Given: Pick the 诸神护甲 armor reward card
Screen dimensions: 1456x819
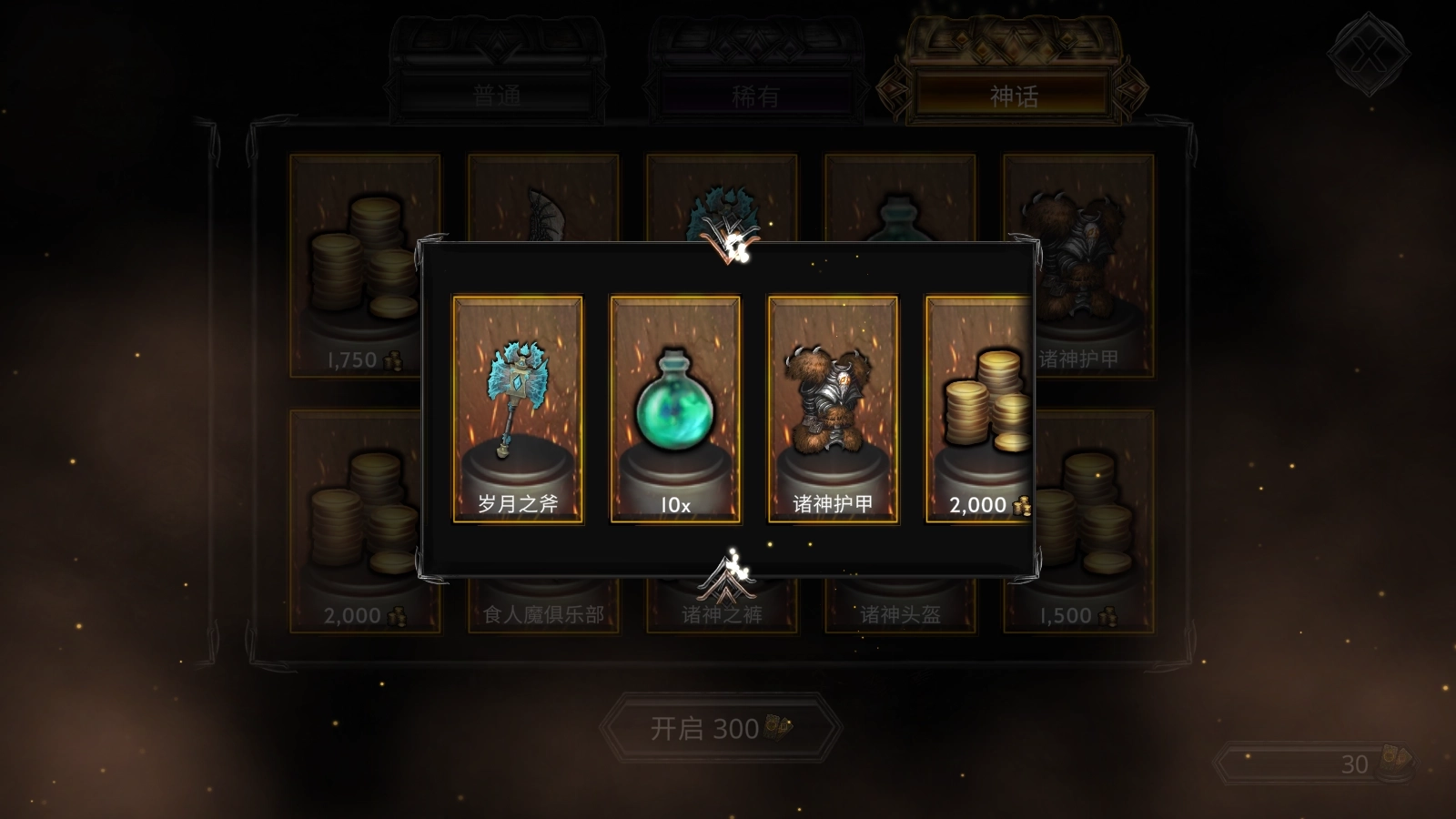Looking at the screenshot, I should tap(833, 409).
